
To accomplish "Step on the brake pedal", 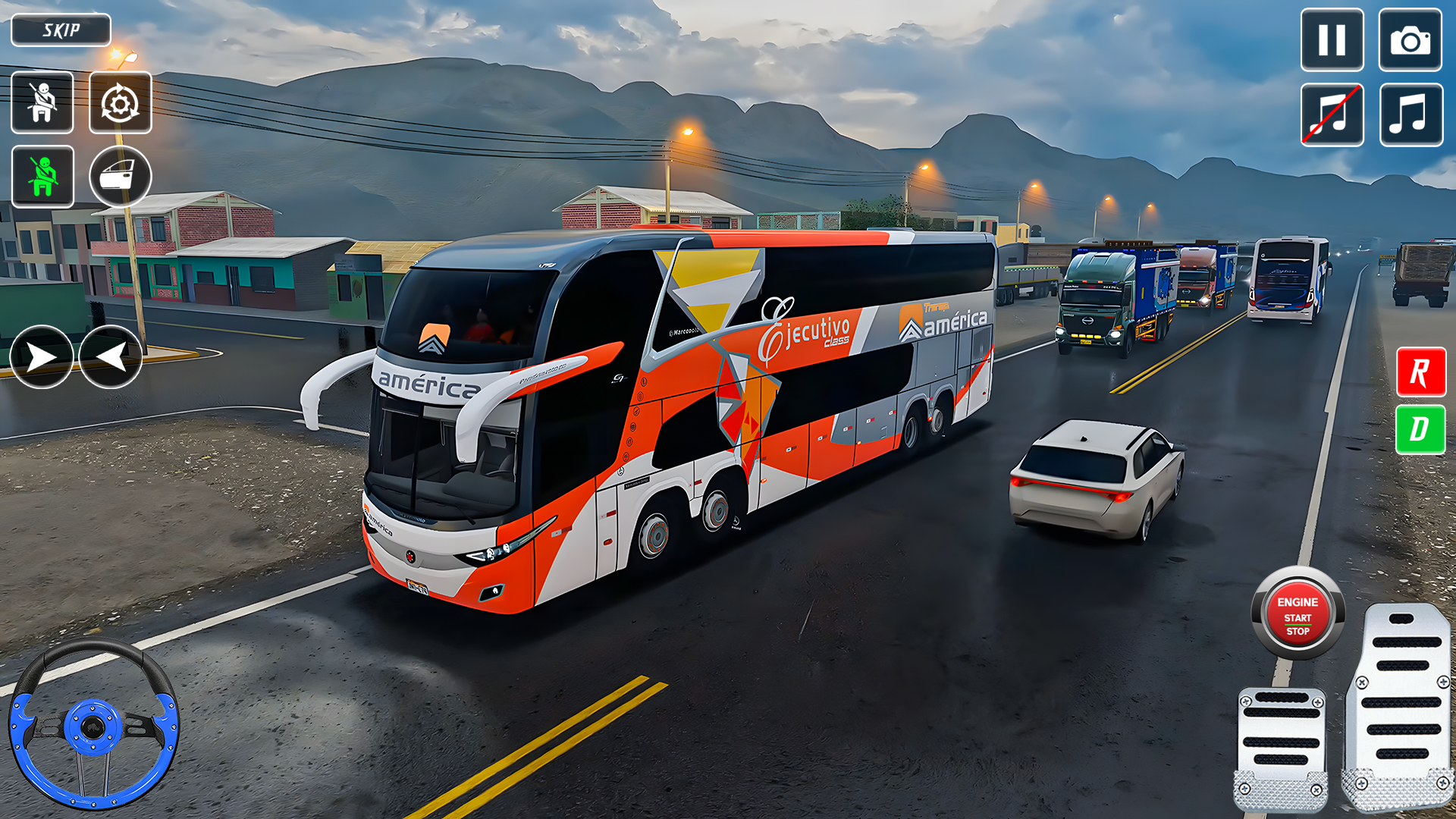I will point(1281,747).
